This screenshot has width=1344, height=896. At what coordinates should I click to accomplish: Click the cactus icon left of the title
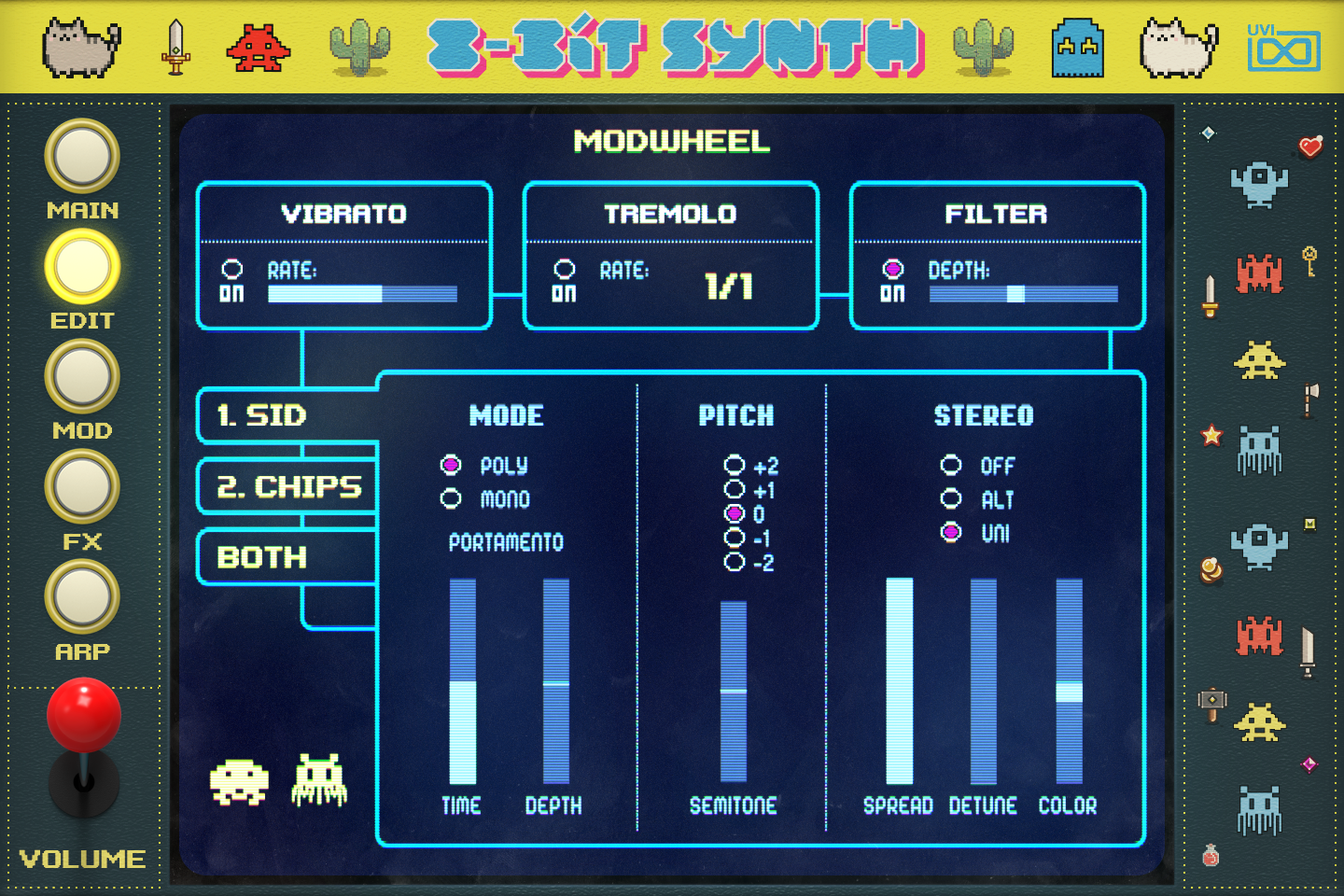tap(360, 45)
